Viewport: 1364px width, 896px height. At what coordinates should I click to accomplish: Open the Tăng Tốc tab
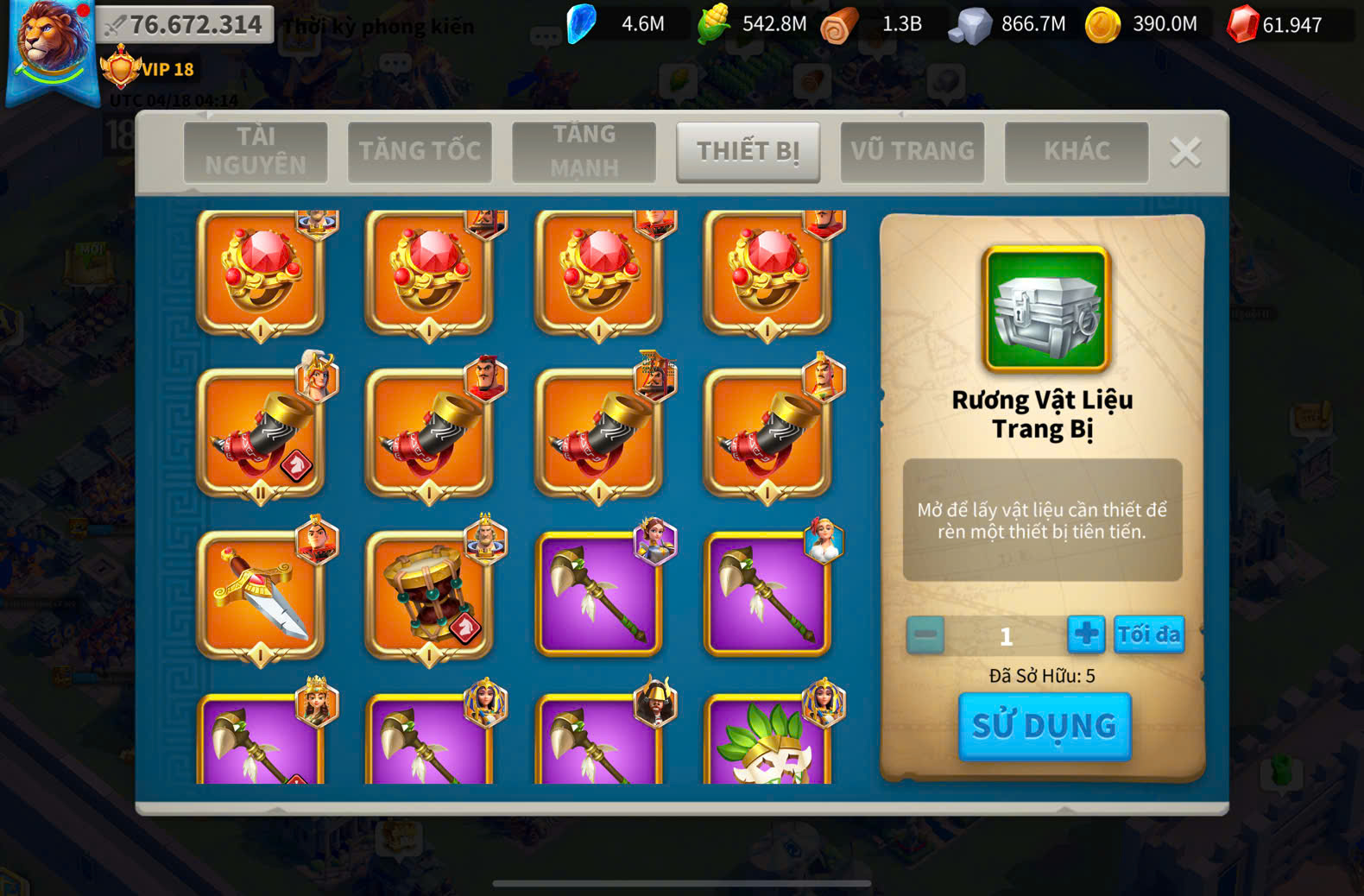pyautogui.click(x=420, y=152)
